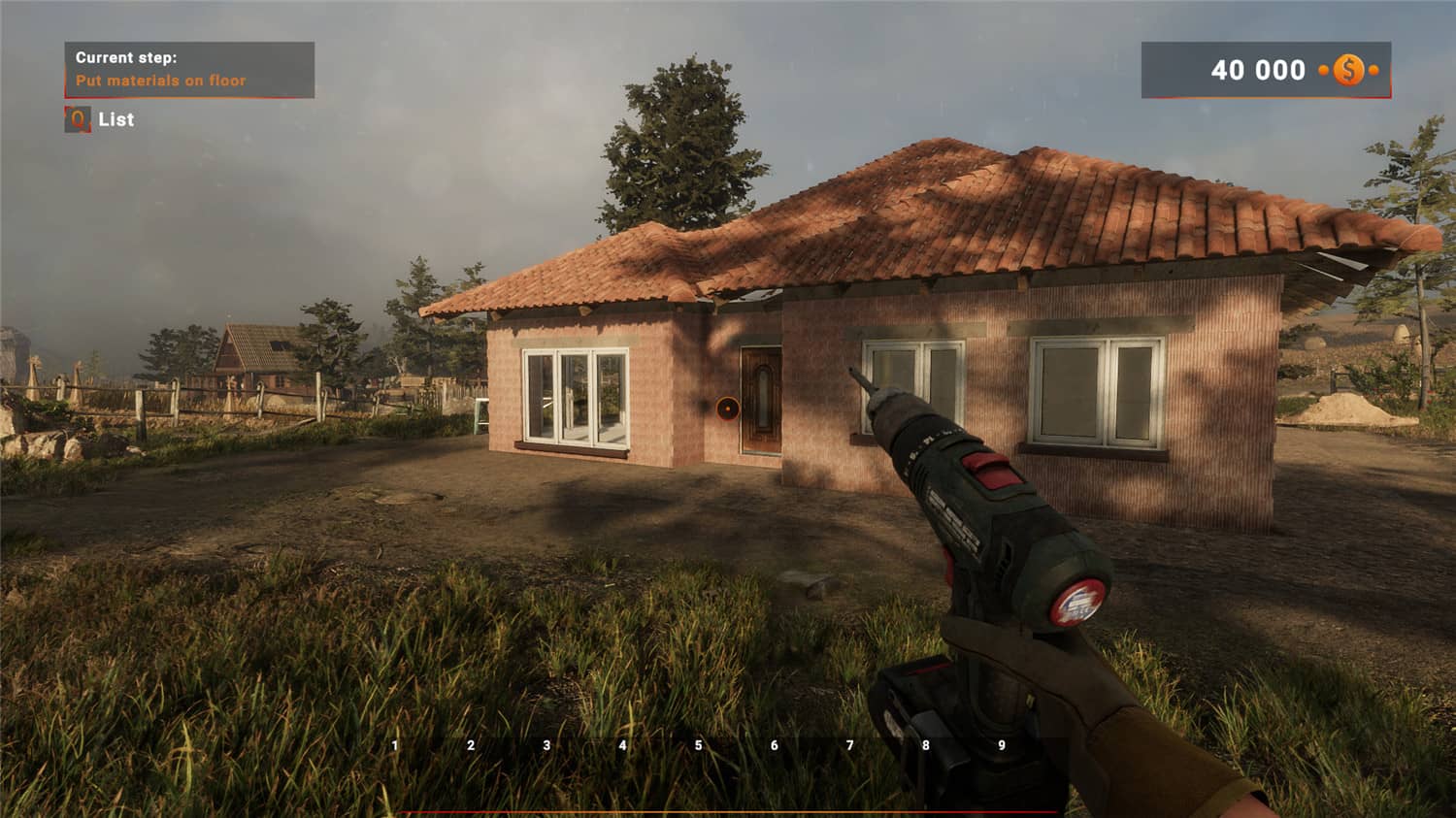This screenshot has width=1456, height=818.
Task: Click the 'List' label next to Q
Action: click(x=117, y=120)
